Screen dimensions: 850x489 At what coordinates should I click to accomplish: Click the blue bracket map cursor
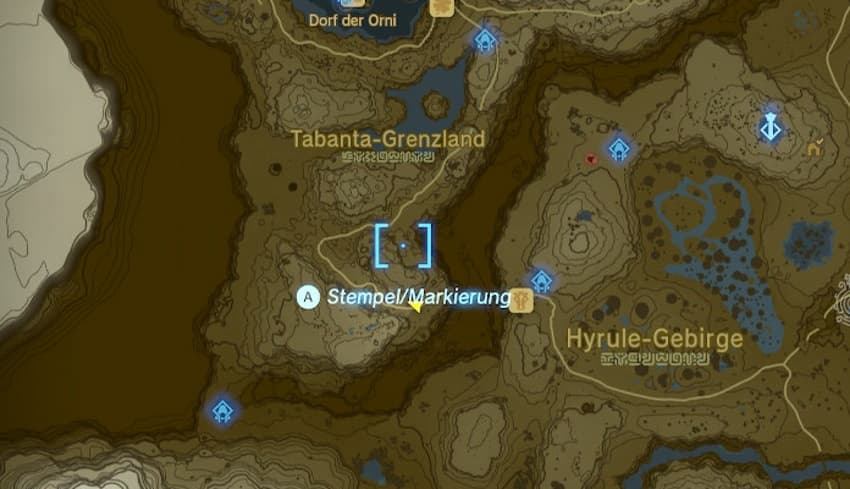click(403, 245)
